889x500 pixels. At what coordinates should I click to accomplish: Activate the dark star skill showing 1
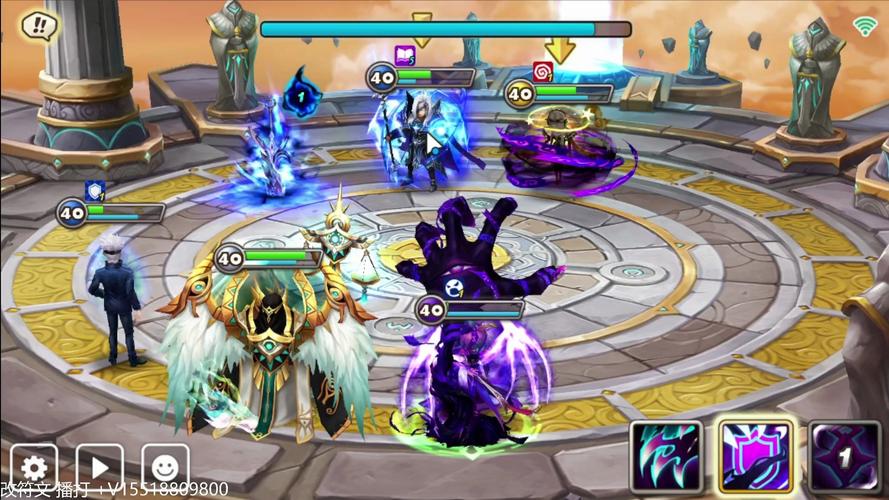(845, 456)
